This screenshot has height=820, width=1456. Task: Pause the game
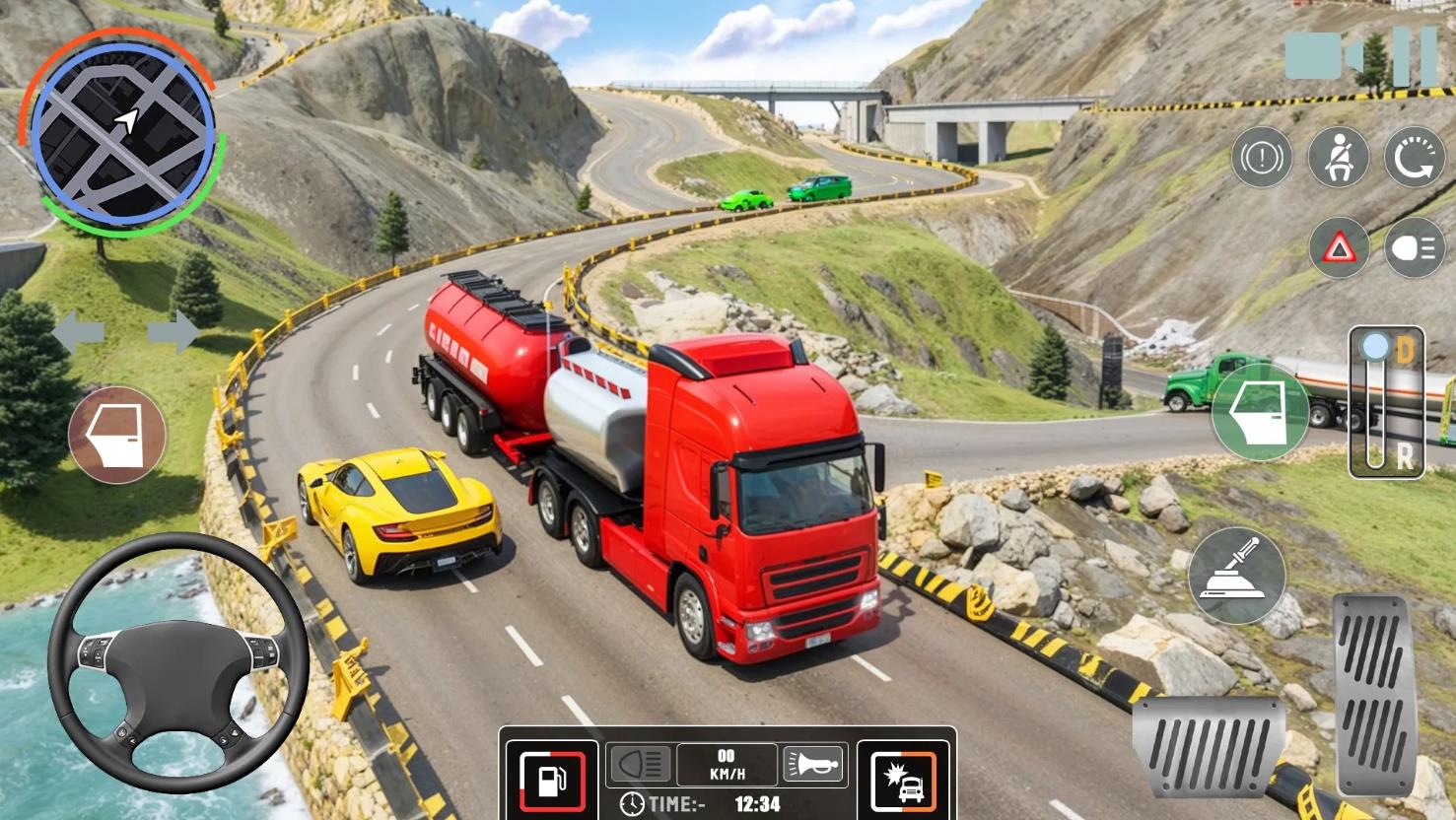tap(1415, 56)
